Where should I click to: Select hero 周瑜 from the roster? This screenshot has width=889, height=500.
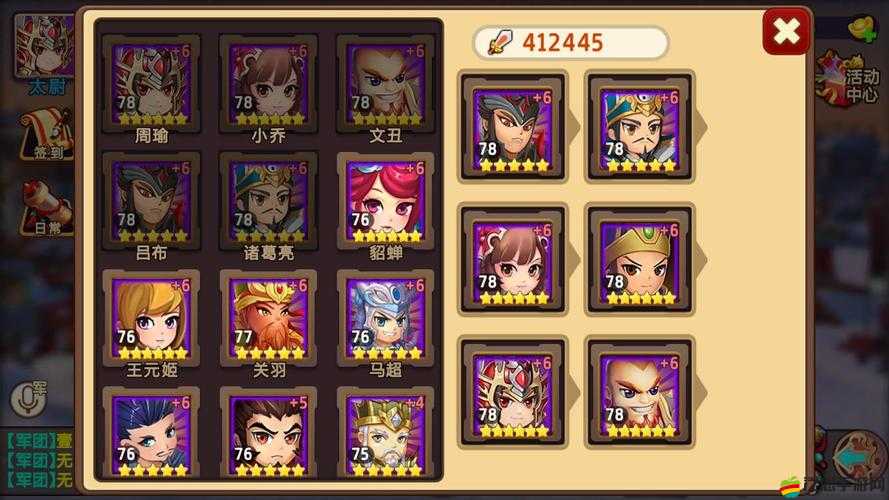point(151,84)
